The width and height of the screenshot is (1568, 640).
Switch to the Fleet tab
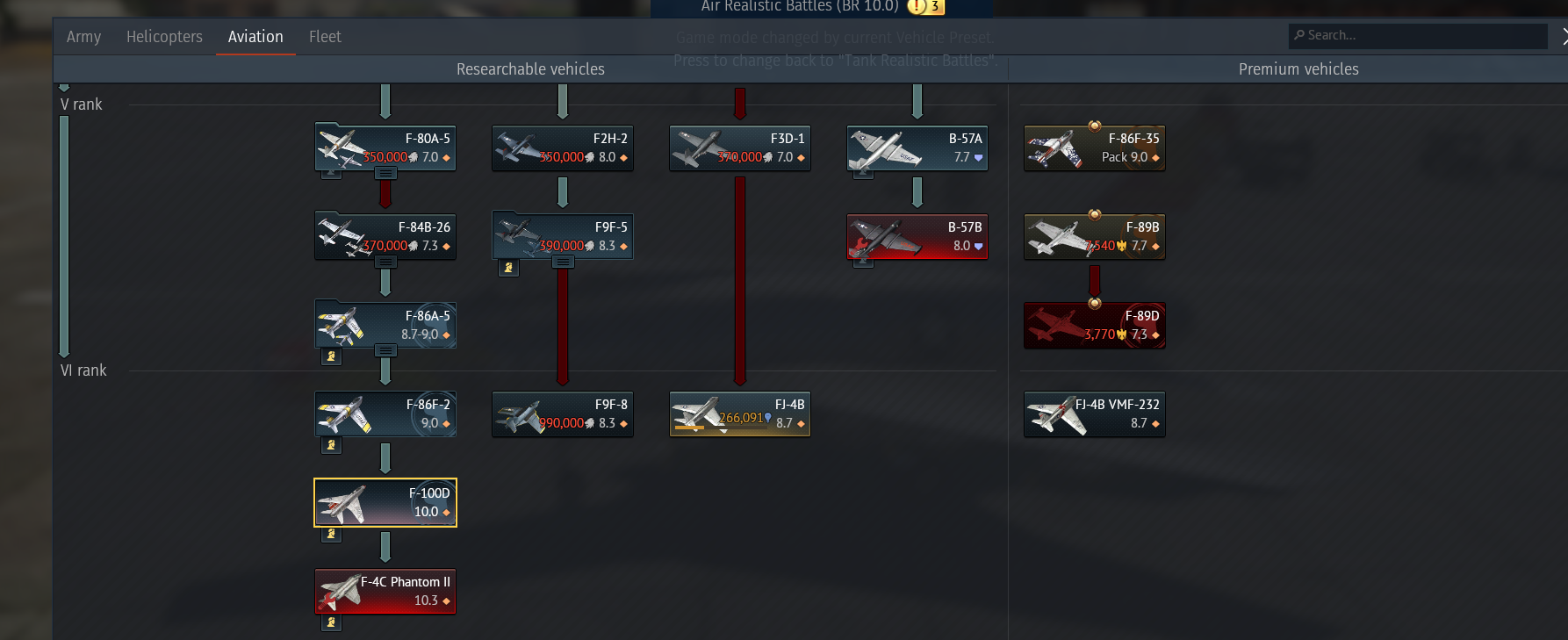(x=325, y=37)
